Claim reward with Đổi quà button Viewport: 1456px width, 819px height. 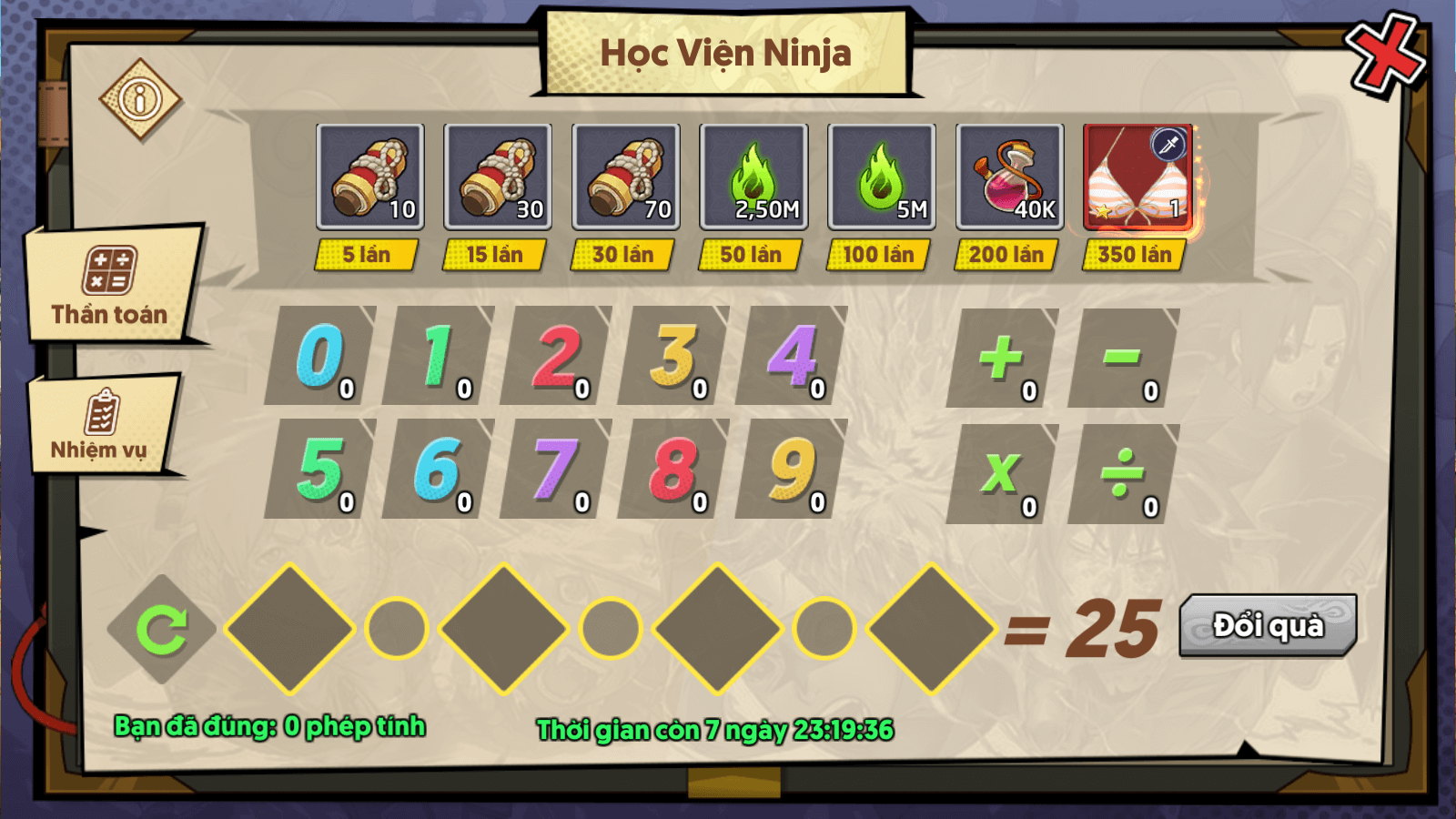(x=1268, y=625)
